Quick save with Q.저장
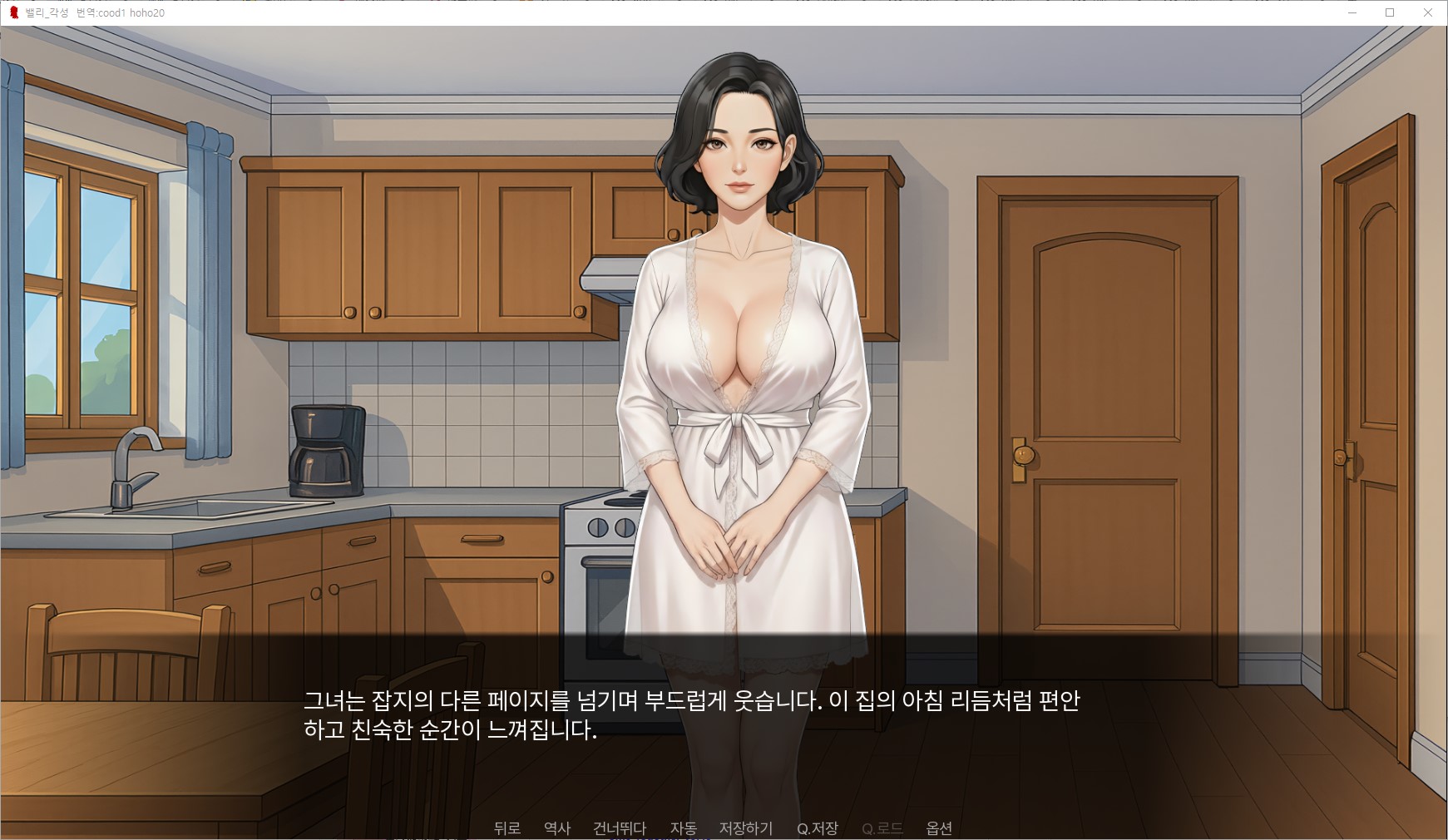1448x840 pixels. [817, 828]
